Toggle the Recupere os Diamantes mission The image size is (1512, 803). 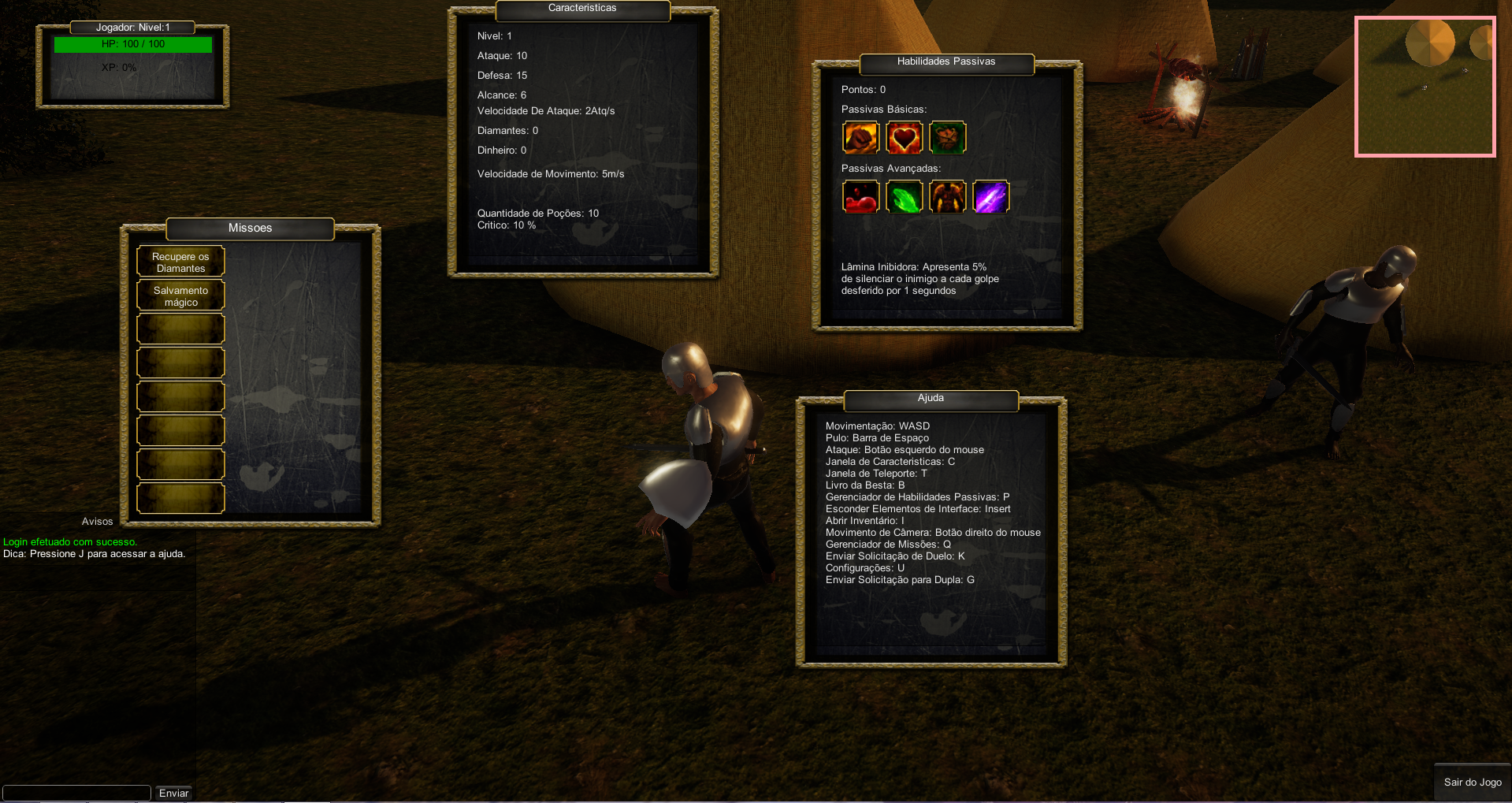tap(180, 260)
